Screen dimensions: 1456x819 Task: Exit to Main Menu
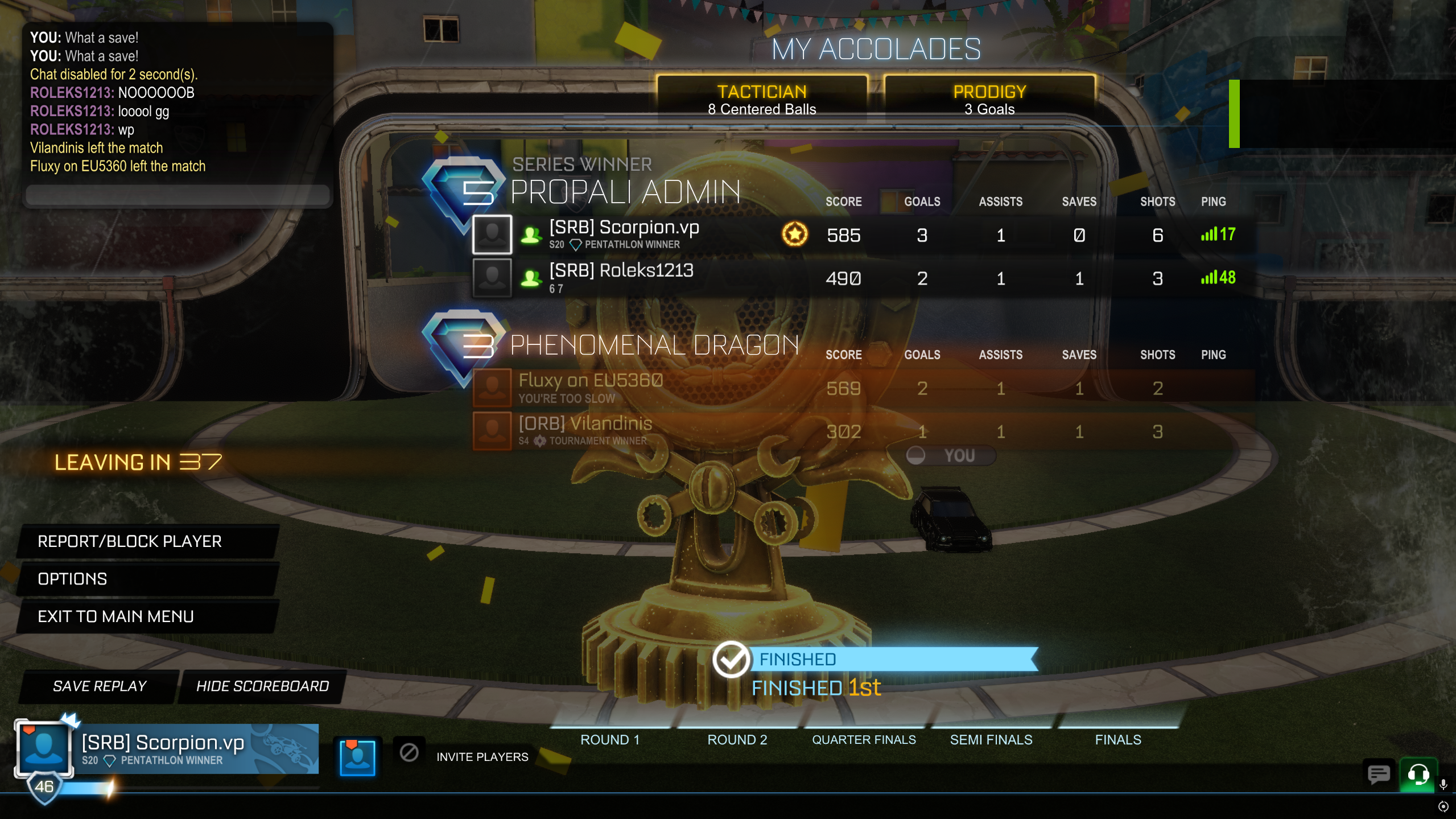click(147, 616)
